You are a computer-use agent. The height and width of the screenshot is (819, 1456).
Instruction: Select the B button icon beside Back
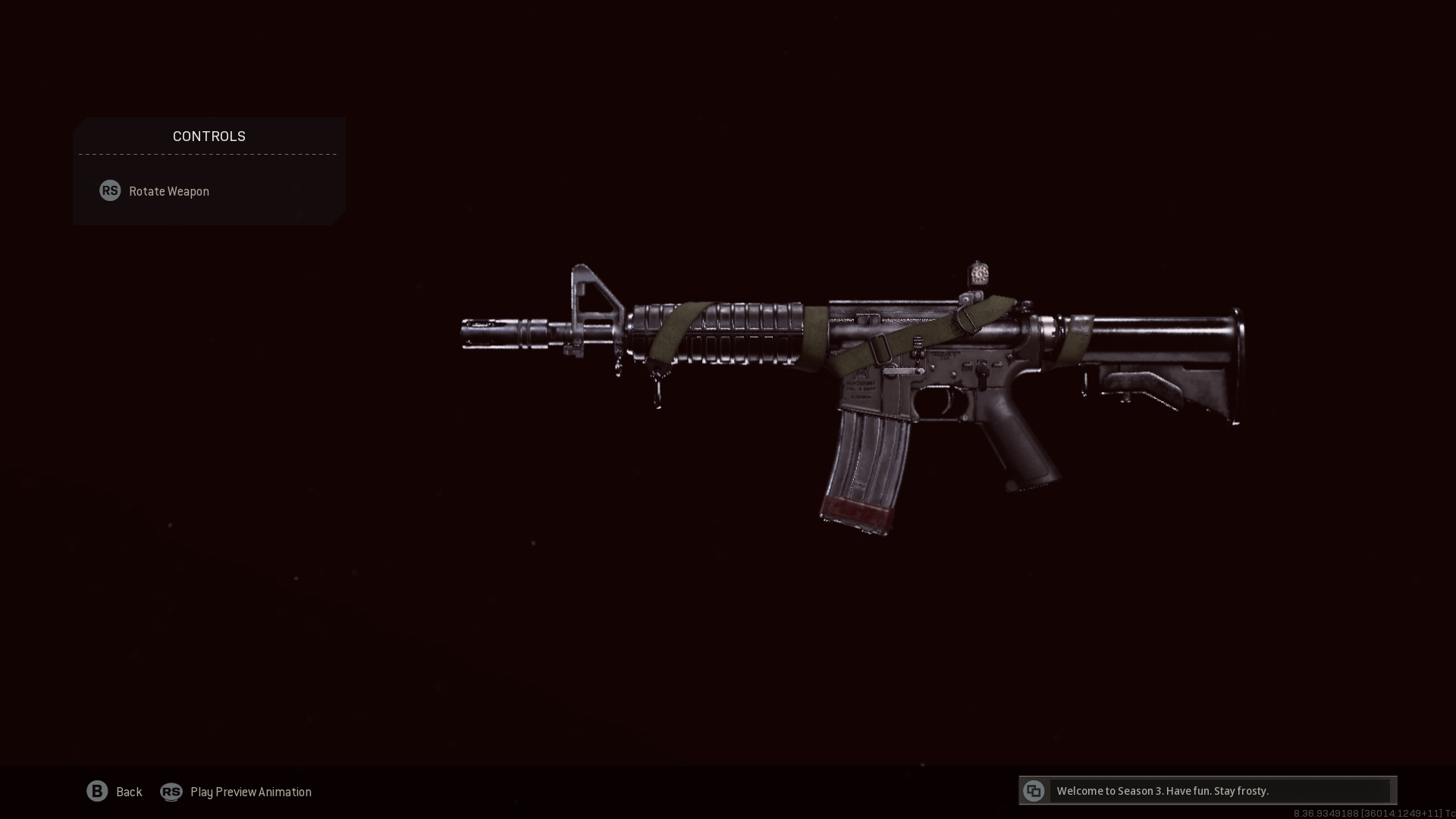tap(97, 792)
